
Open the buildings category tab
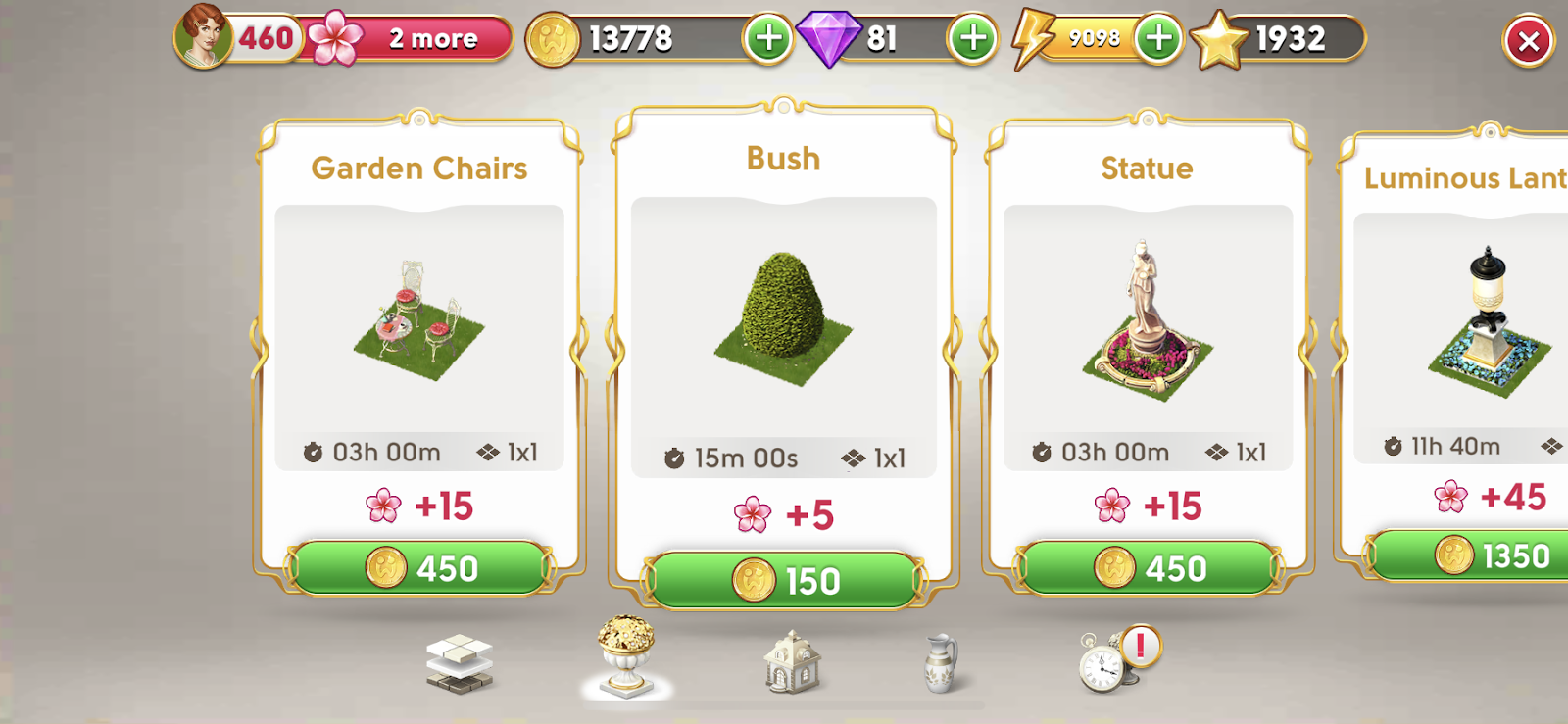[792, 661]
